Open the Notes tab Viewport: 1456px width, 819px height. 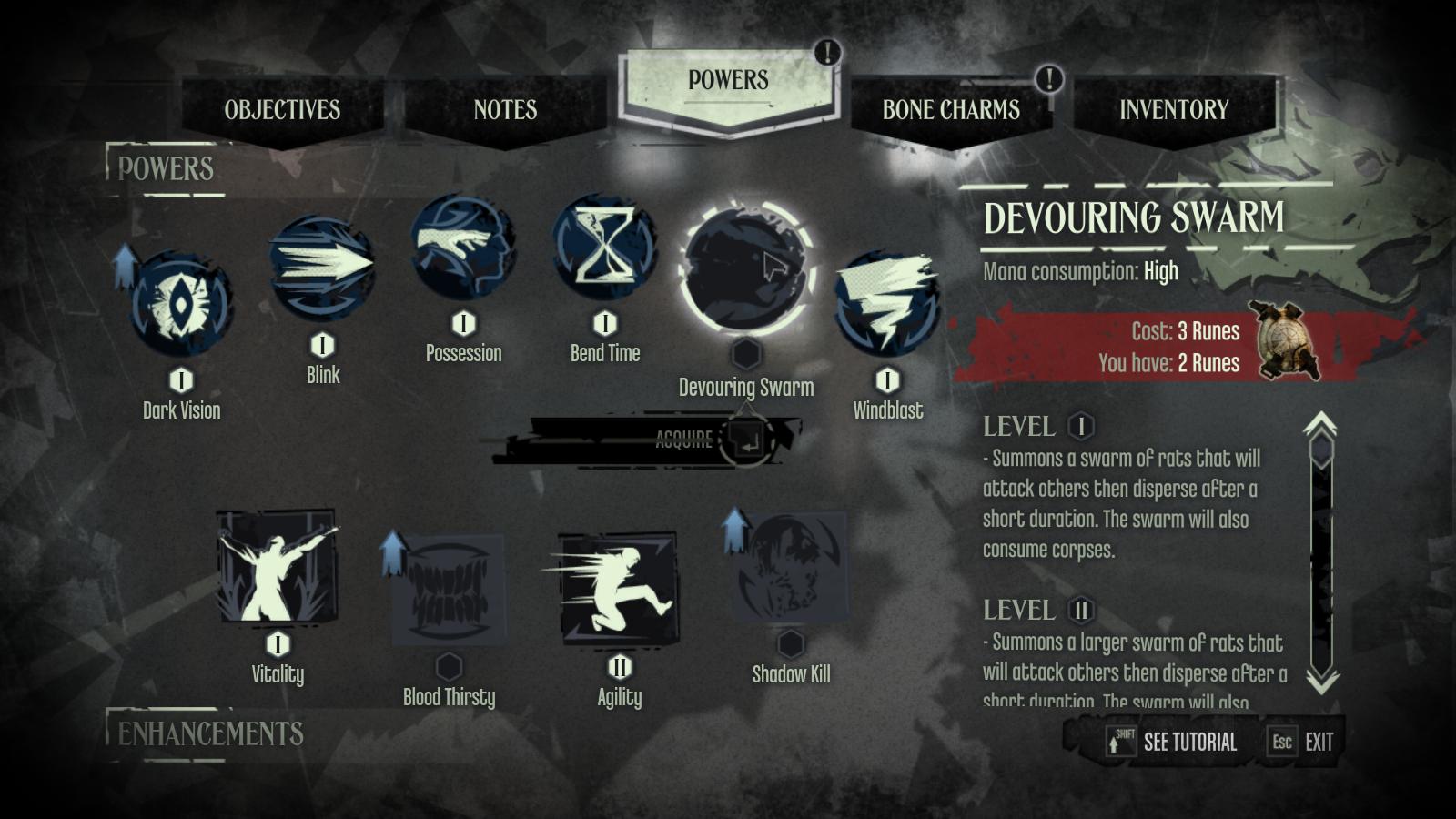coord(505,110)
